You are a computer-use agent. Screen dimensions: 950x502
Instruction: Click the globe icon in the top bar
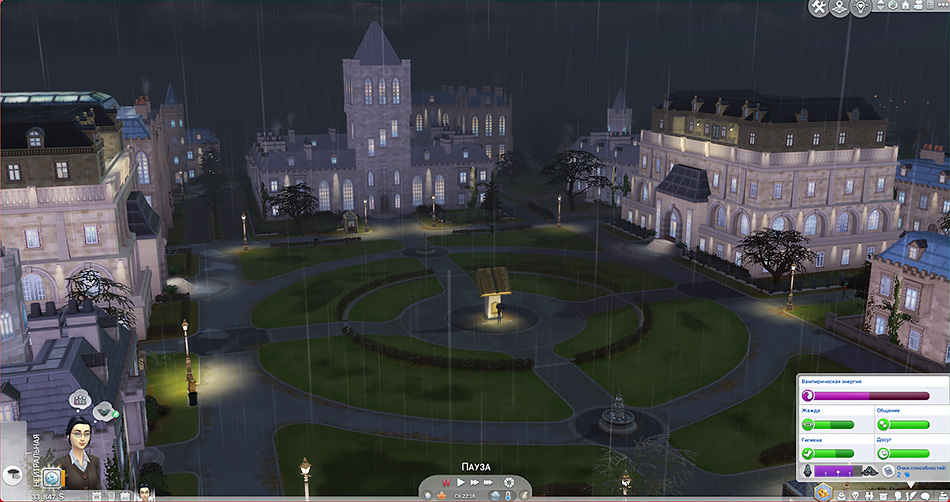840,8
